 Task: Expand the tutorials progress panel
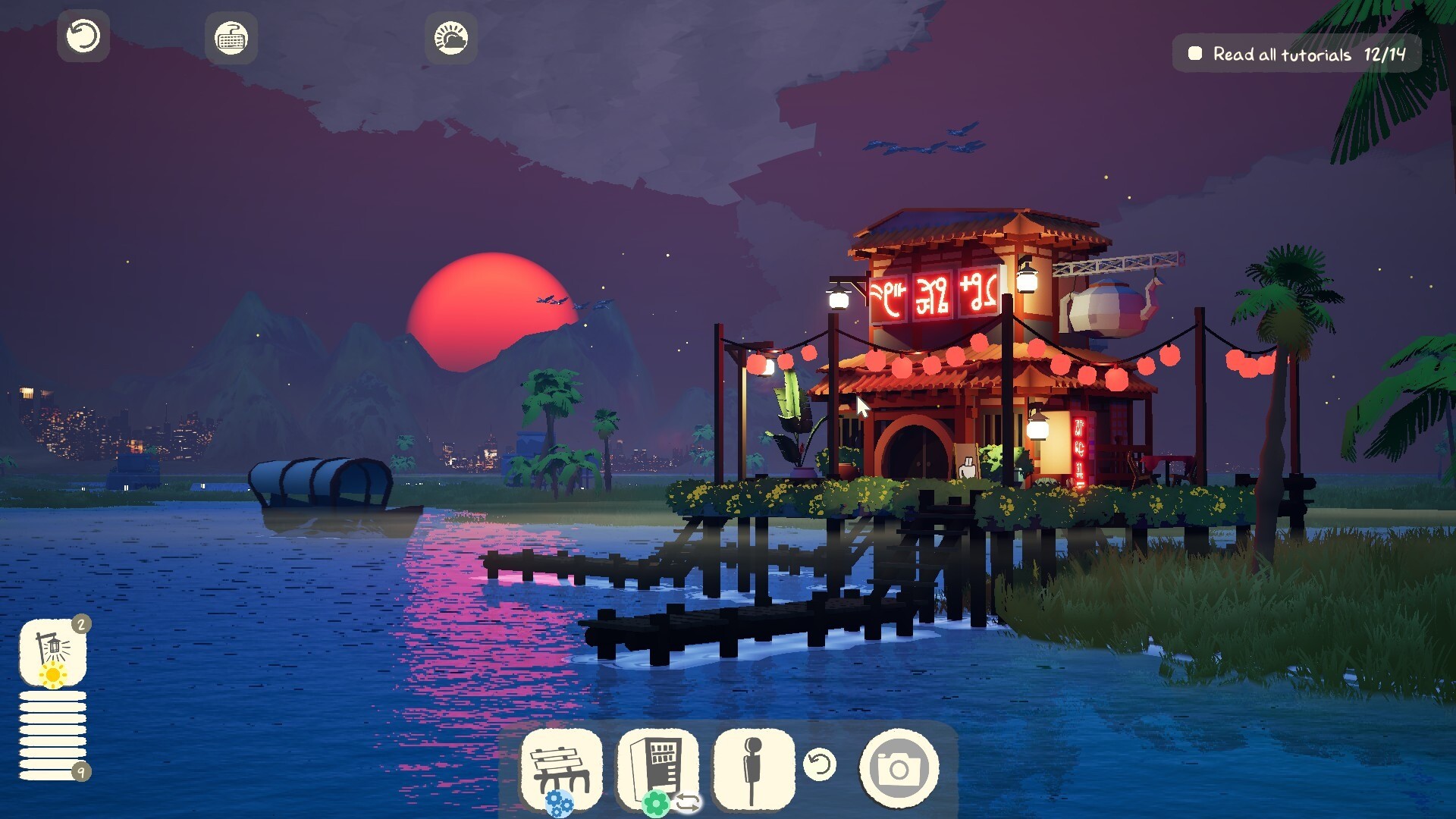[1295, 53]
